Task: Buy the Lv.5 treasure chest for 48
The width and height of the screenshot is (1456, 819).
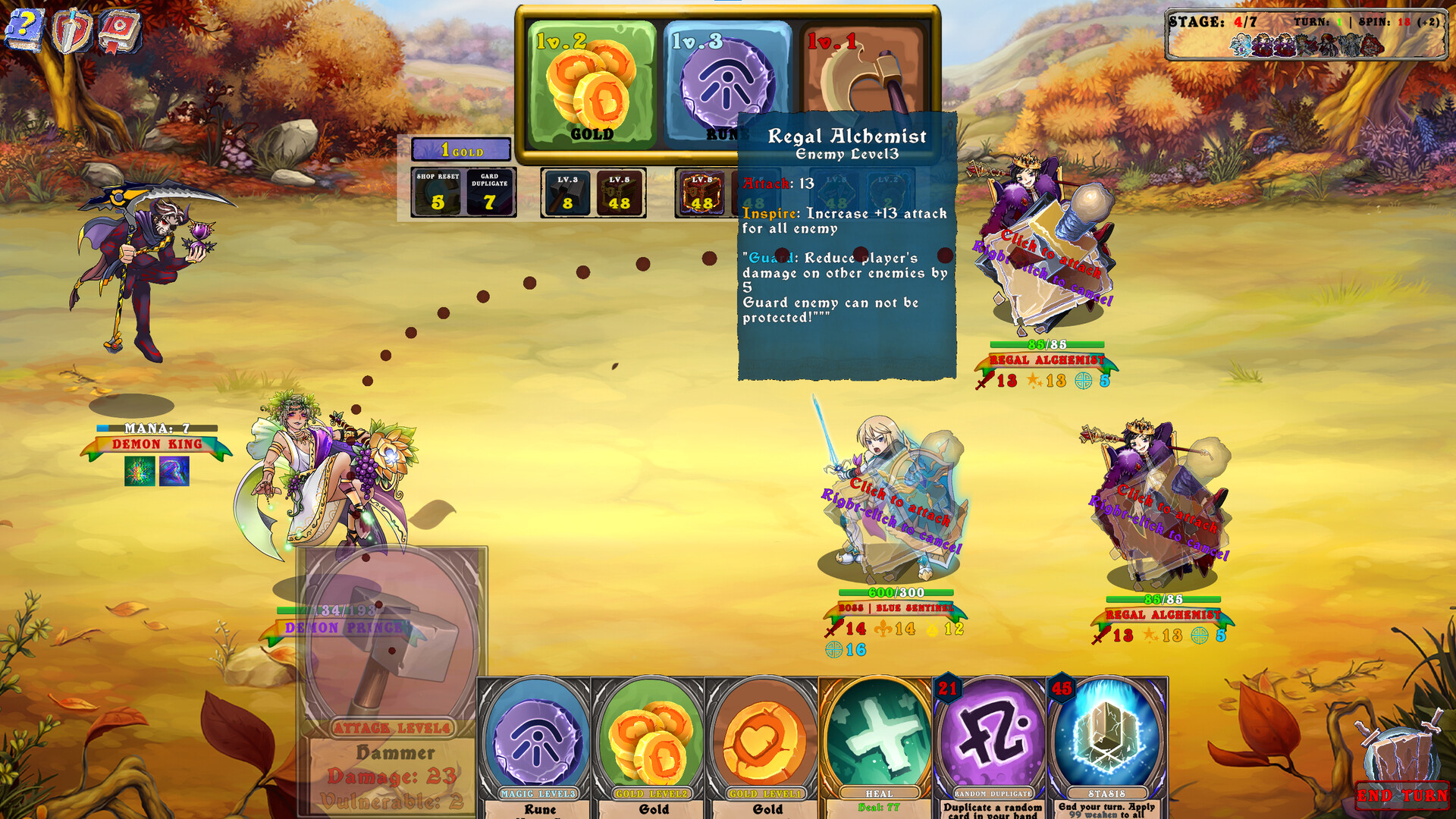Action: [618, 192]
